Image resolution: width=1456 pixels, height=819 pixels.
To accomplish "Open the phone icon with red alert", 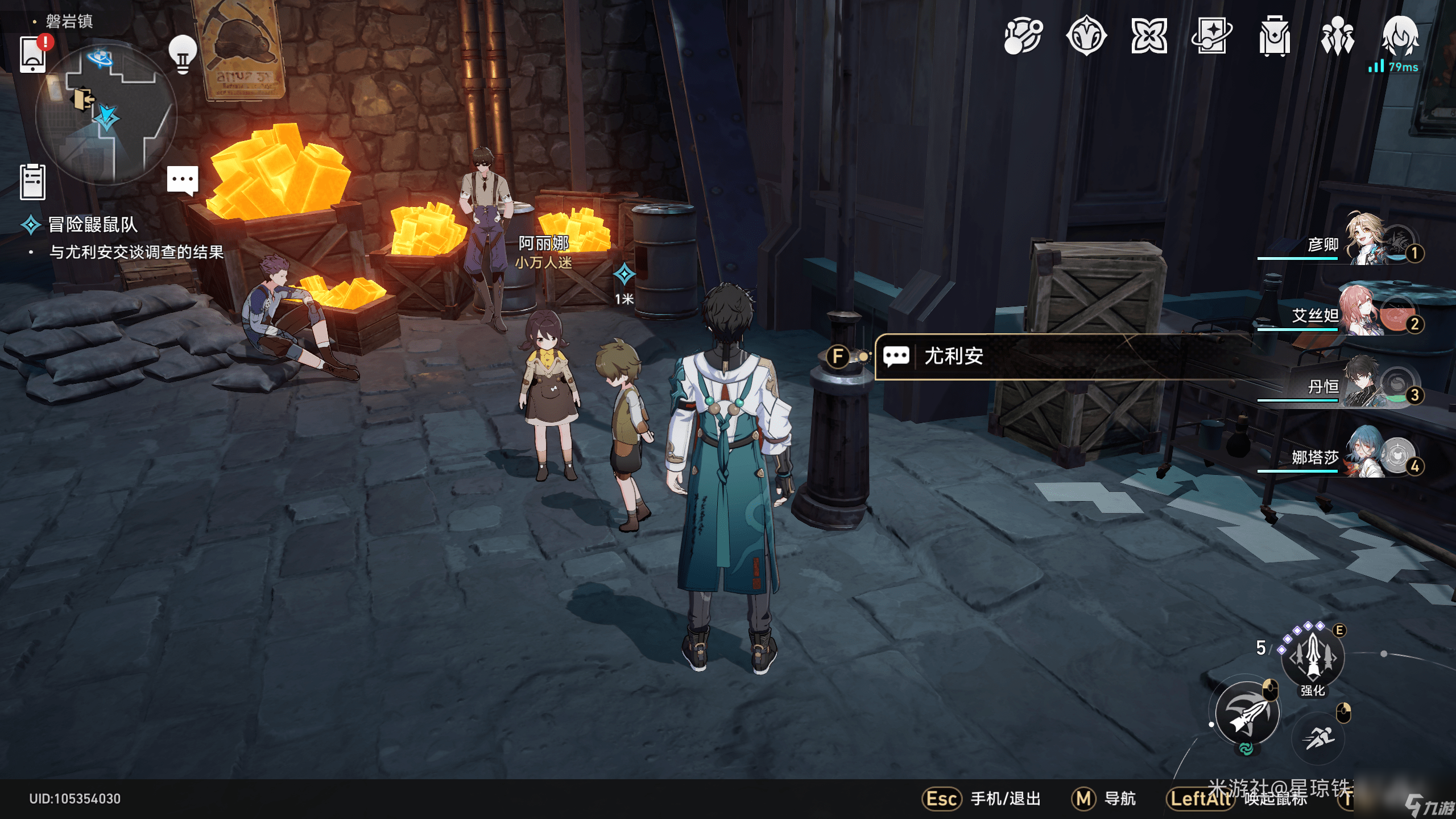I will click(x=33, y=55).
